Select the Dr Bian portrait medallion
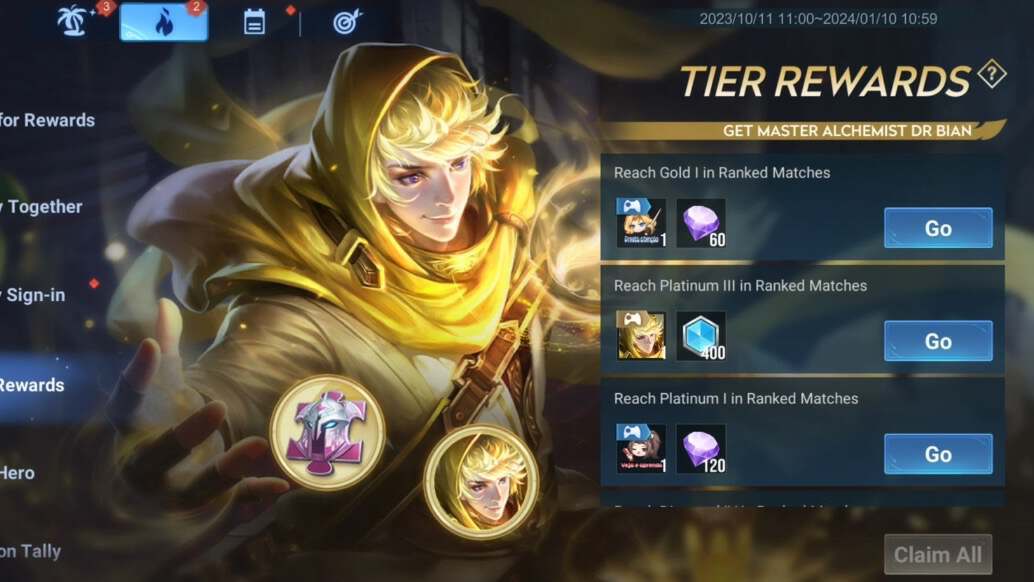This screenshot has width=1034, height=582. coord(481,484)
